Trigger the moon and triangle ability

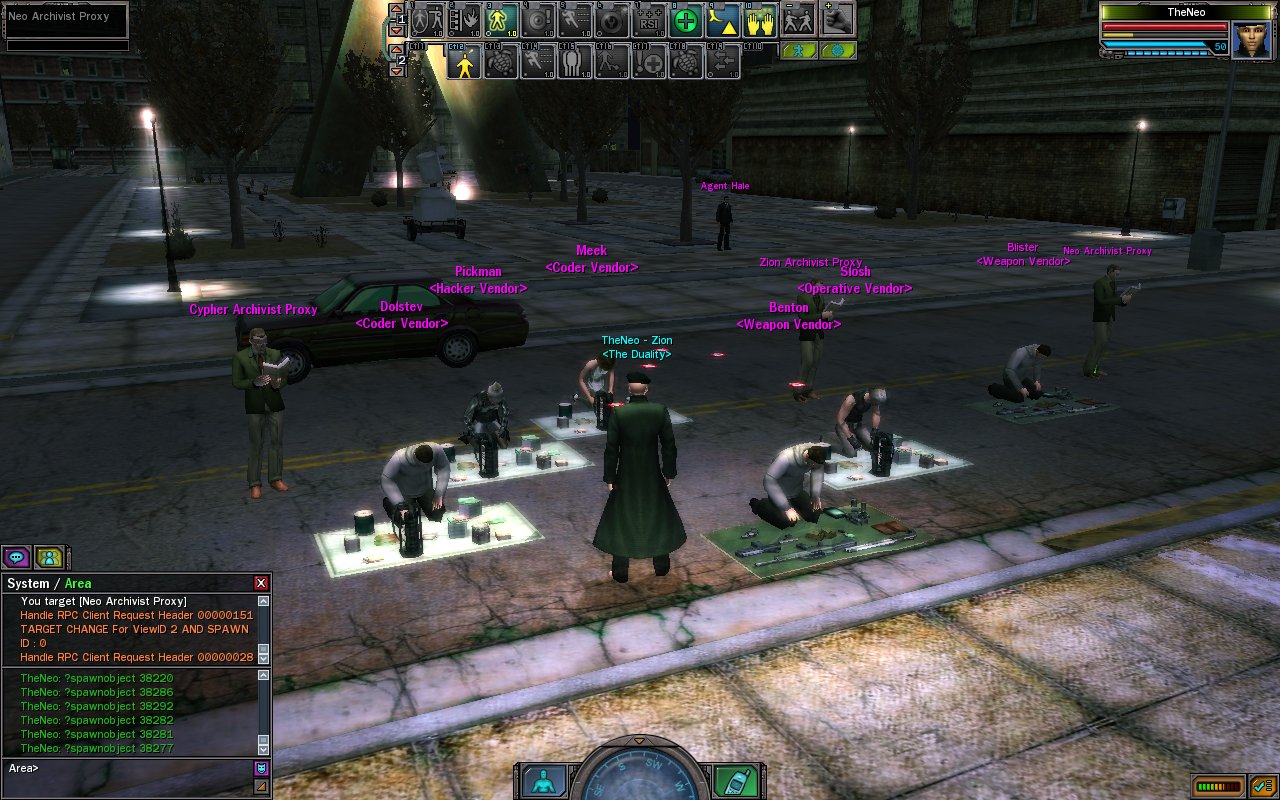tap(723, 21)
